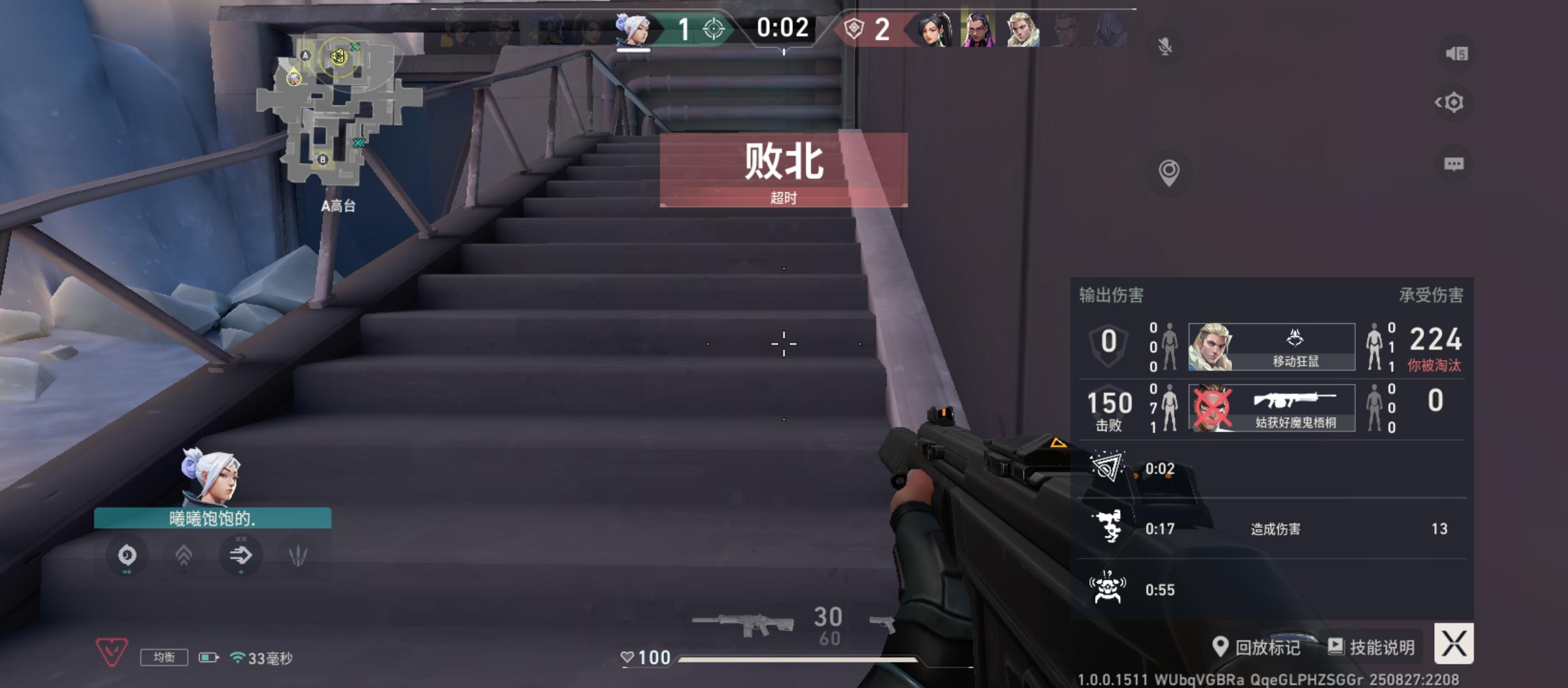This screenshot has height=688, width=1568.
Task: Toggle the muted microphone icon
Action: pos(1165,46)
